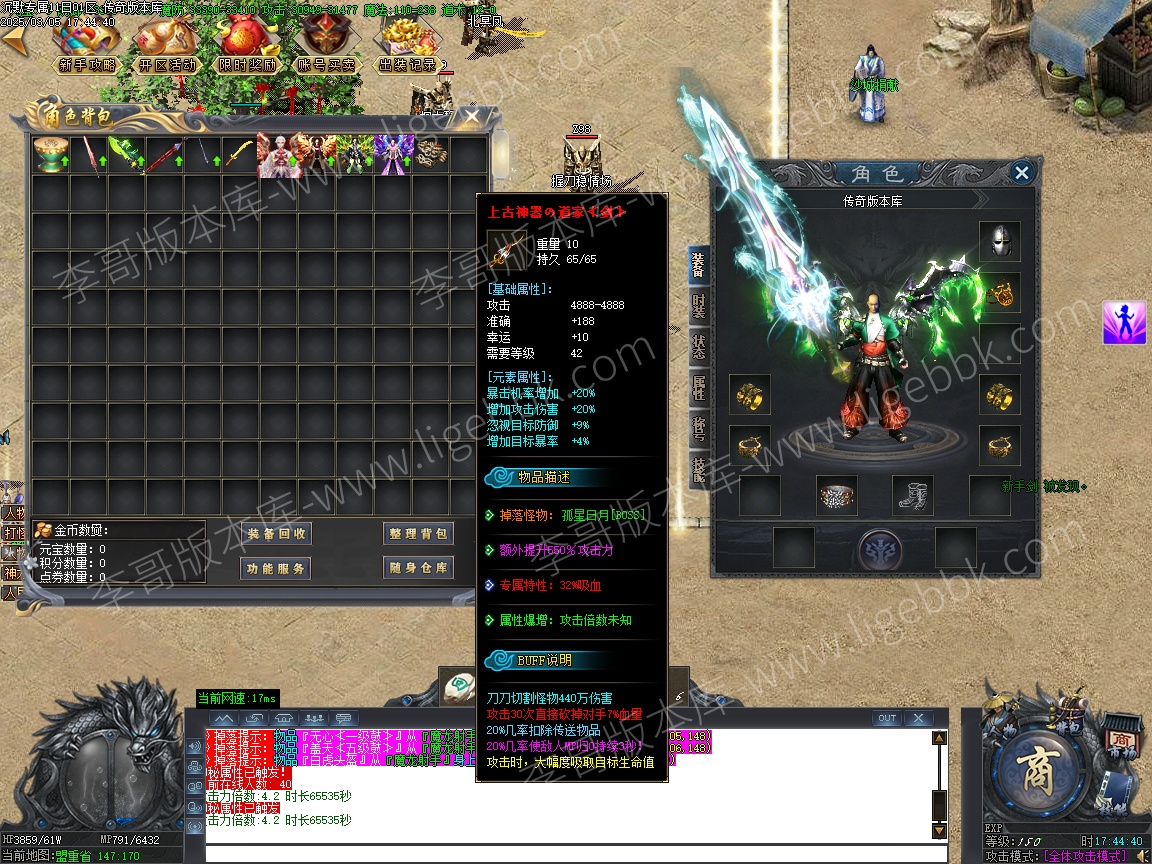This screenshot has height=864, width=1152.
Task: Switch to the 属性 attributes tab
Action: (699, 387)
